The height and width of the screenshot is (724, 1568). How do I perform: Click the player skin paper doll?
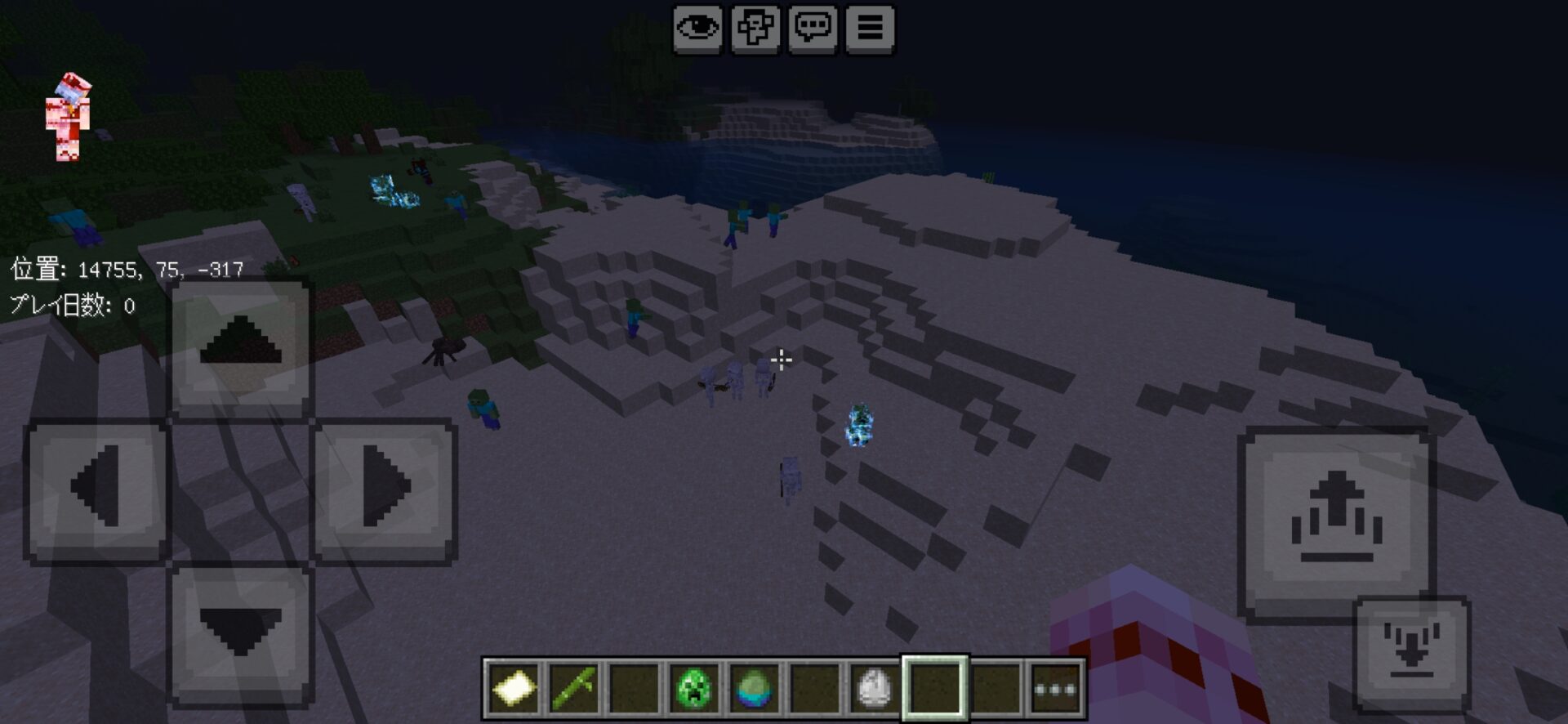(69, 117)
